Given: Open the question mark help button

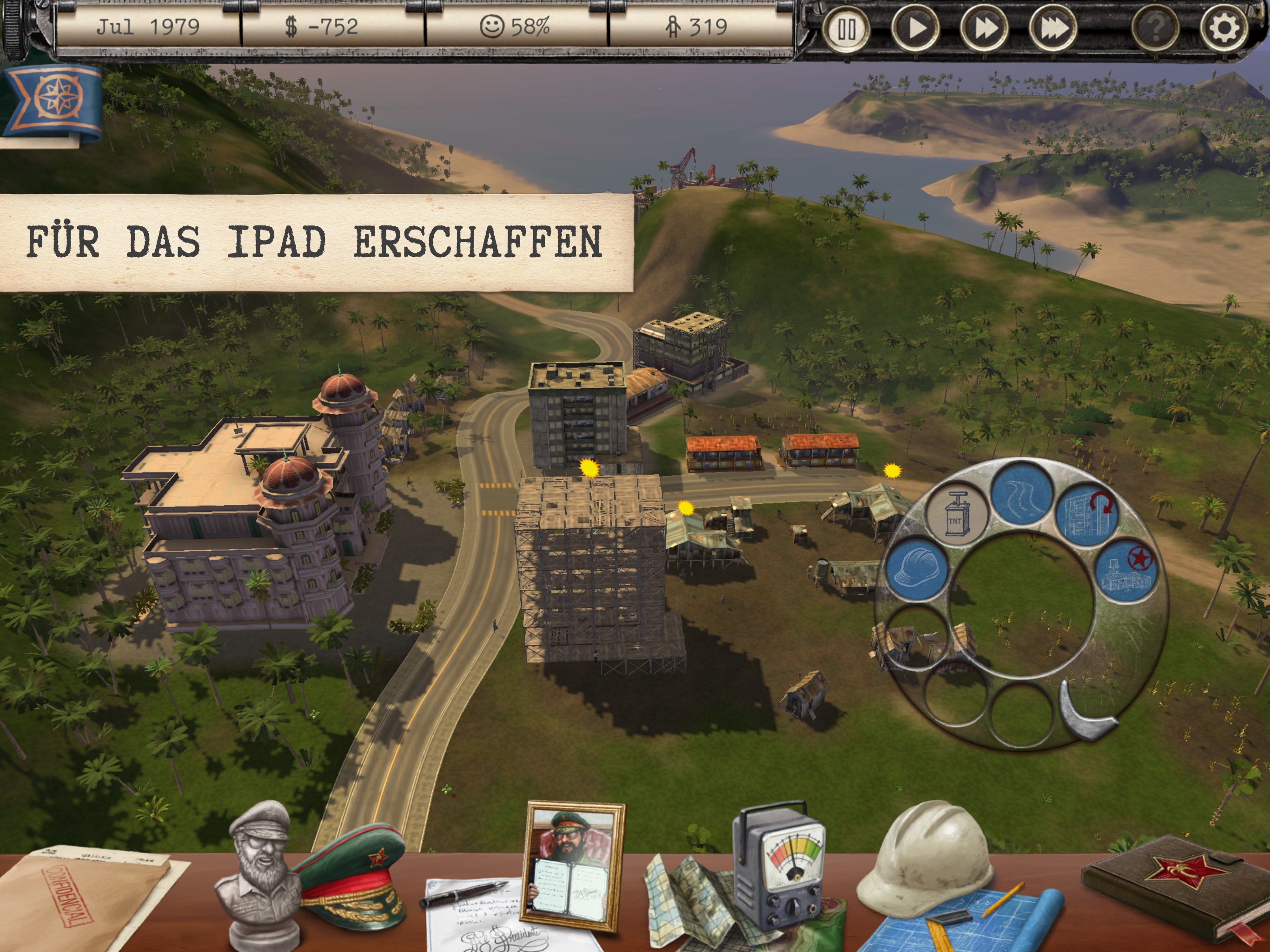Looking at the screenshot, I should coord(1155,27).
